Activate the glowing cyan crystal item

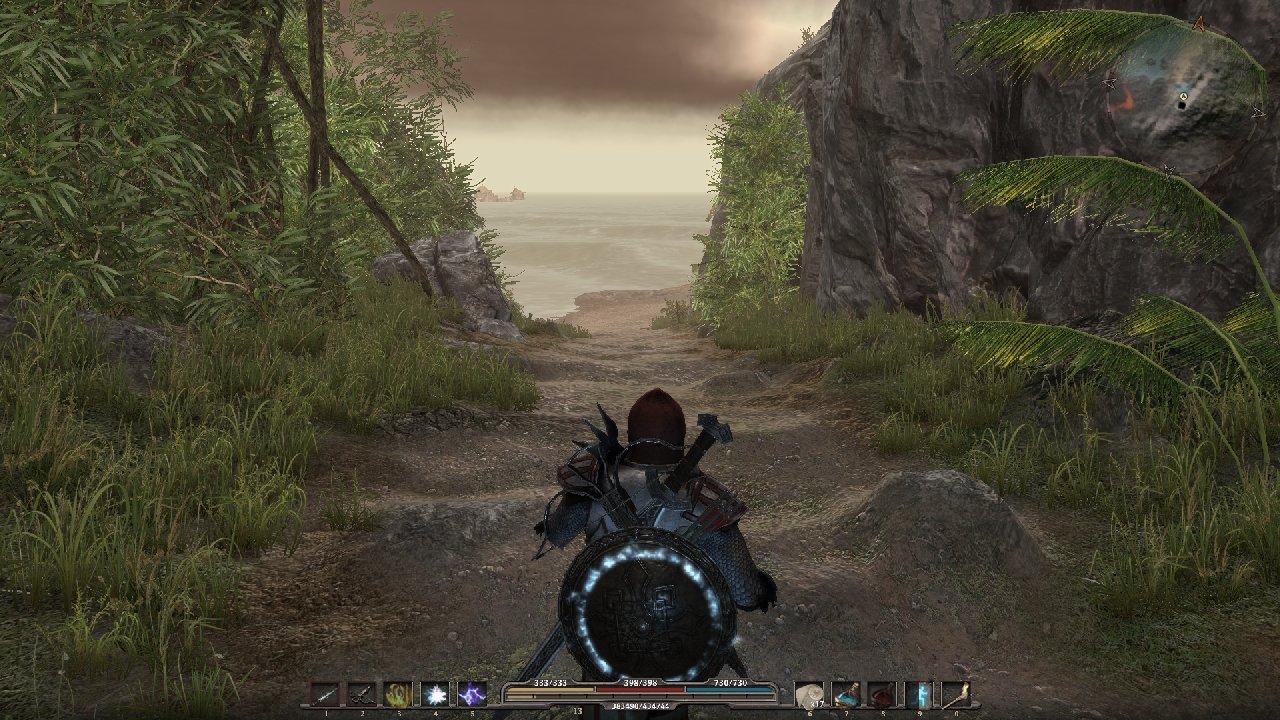(919, 694)
